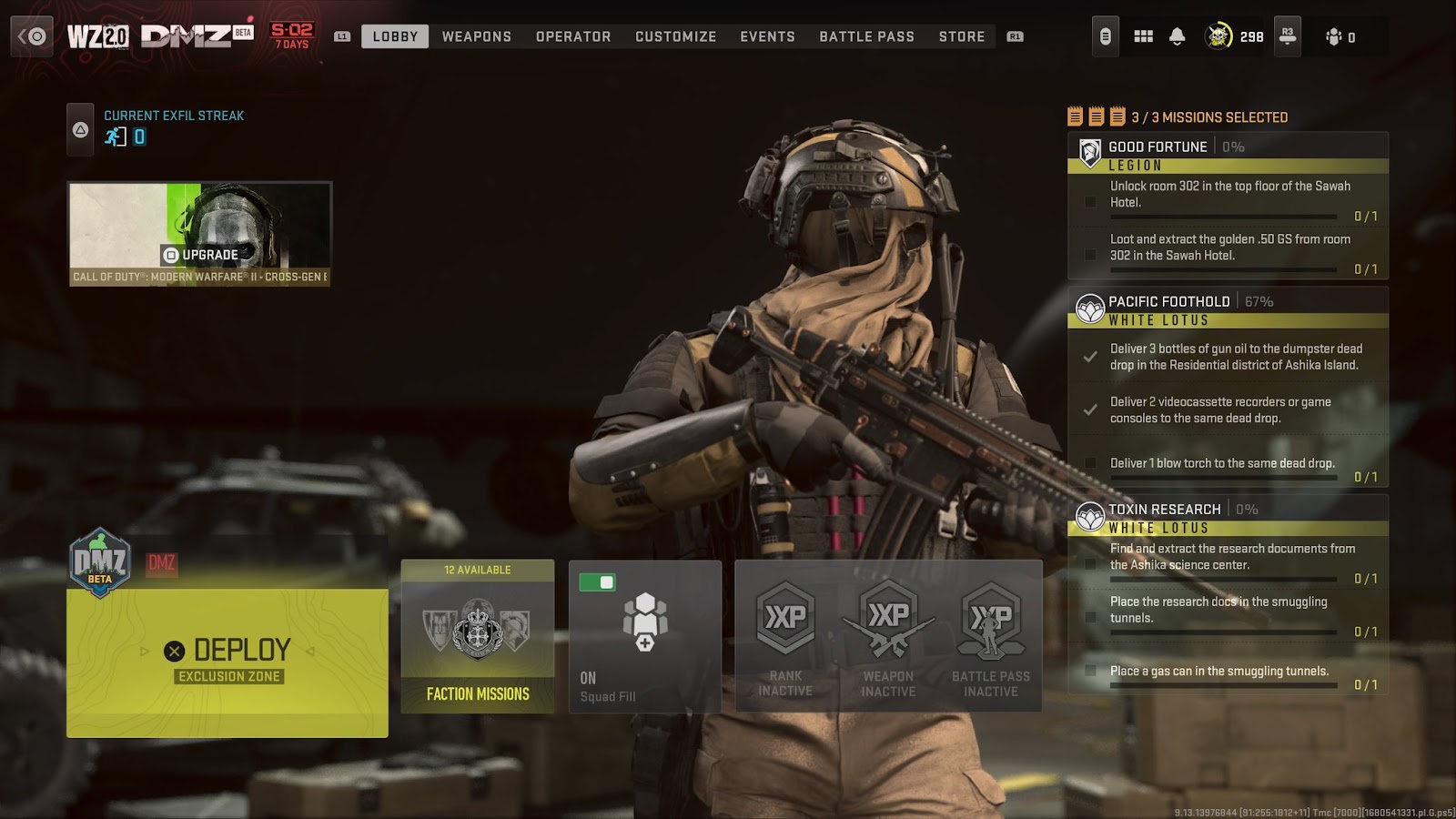Select the Customize tab
This screenshot has height=819, width=1456.
pos(676,36)
